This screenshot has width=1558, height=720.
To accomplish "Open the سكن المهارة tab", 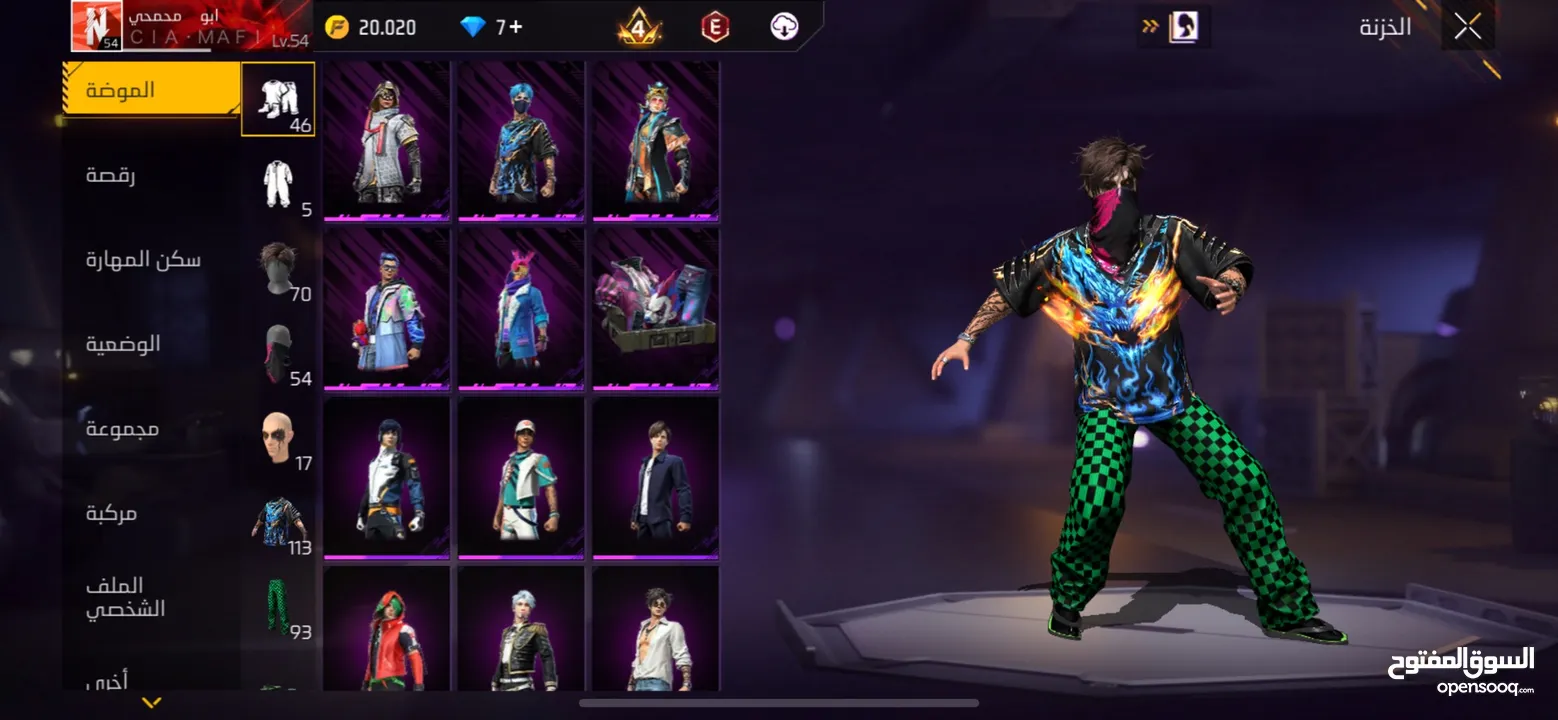I will [x=143, y=260].
